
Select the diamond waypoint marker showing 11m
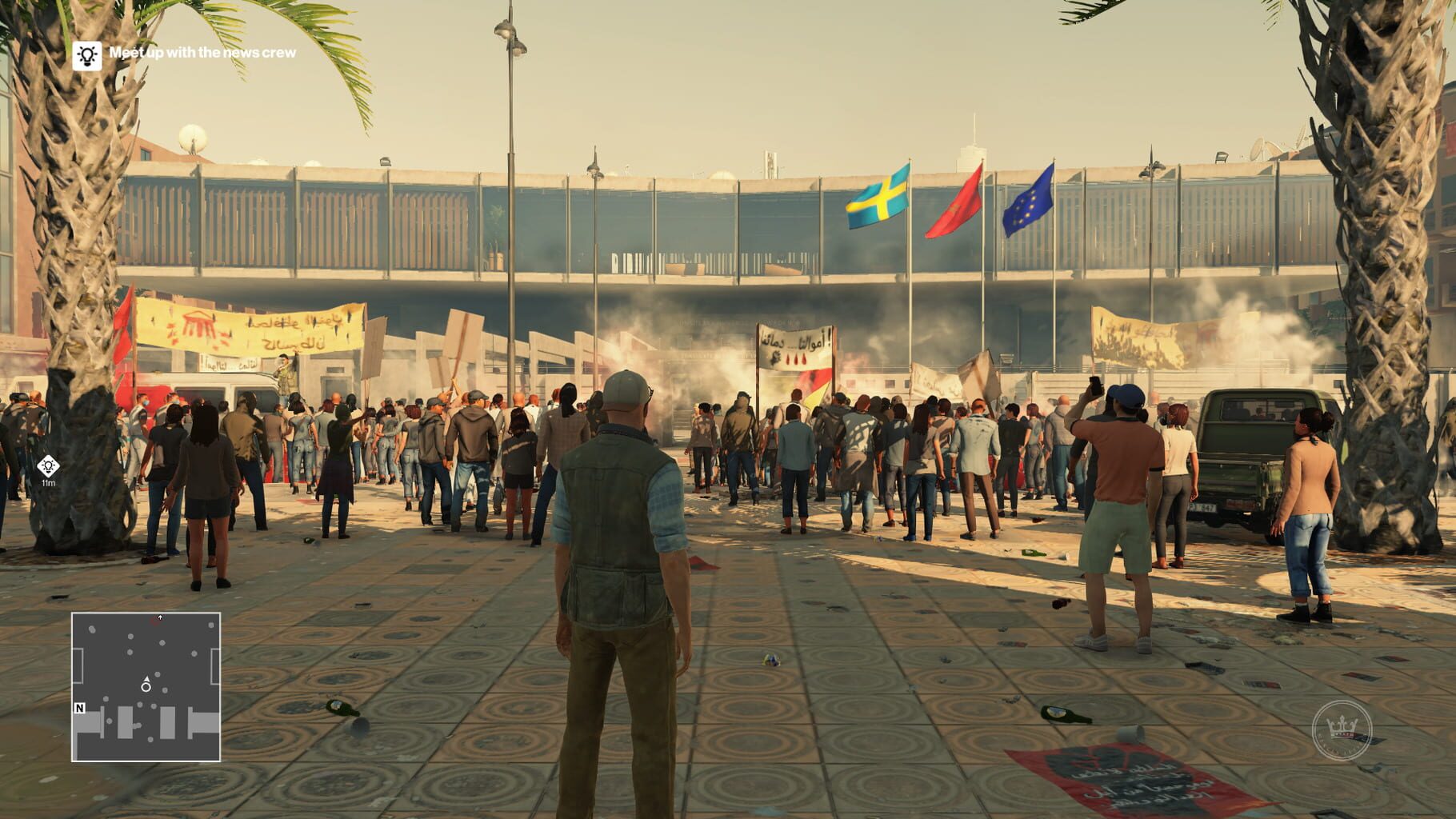point(50,464)
